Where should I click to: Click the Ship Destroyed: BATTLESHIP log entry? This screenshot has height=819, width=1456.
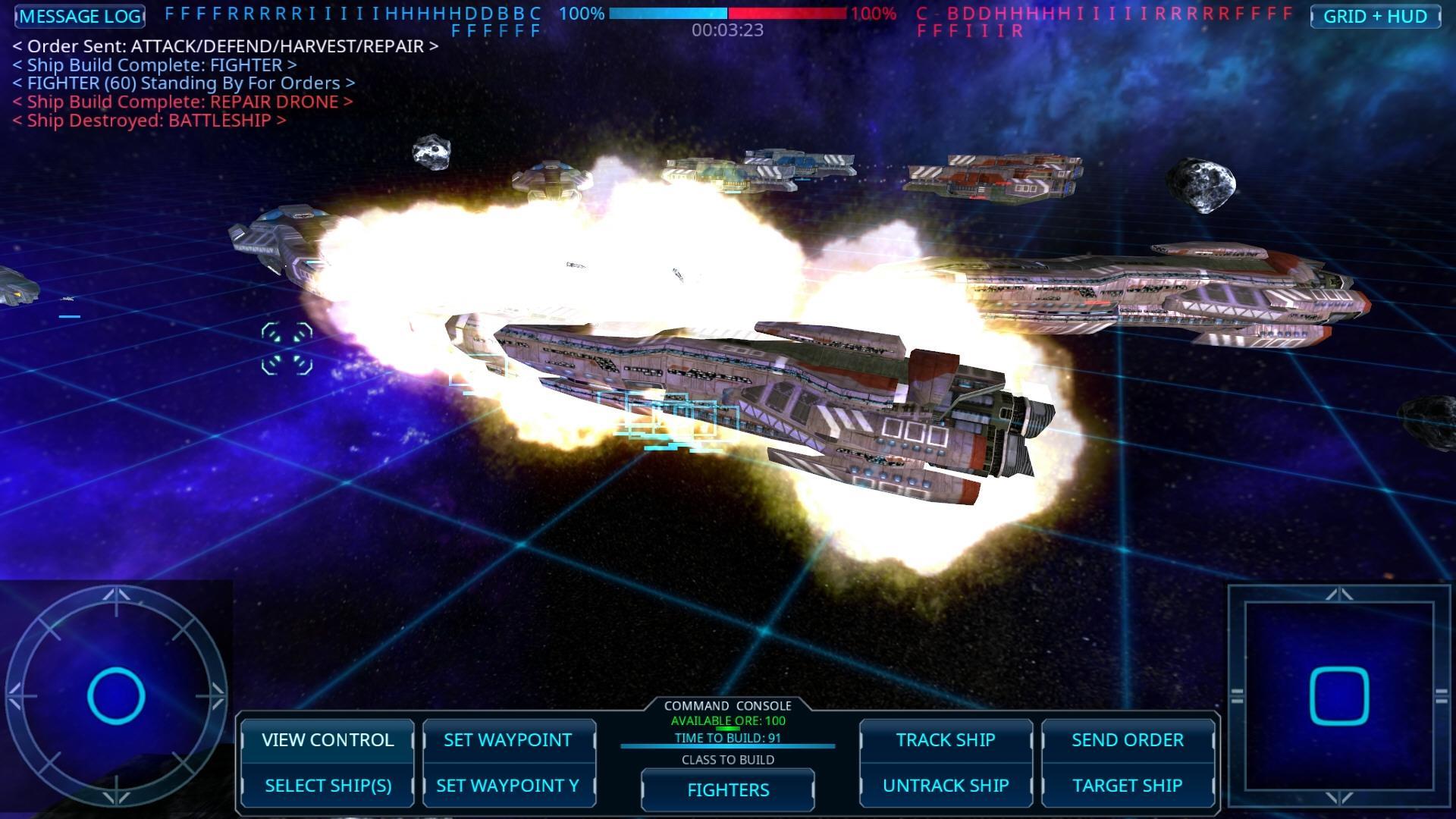pos(149,120)
